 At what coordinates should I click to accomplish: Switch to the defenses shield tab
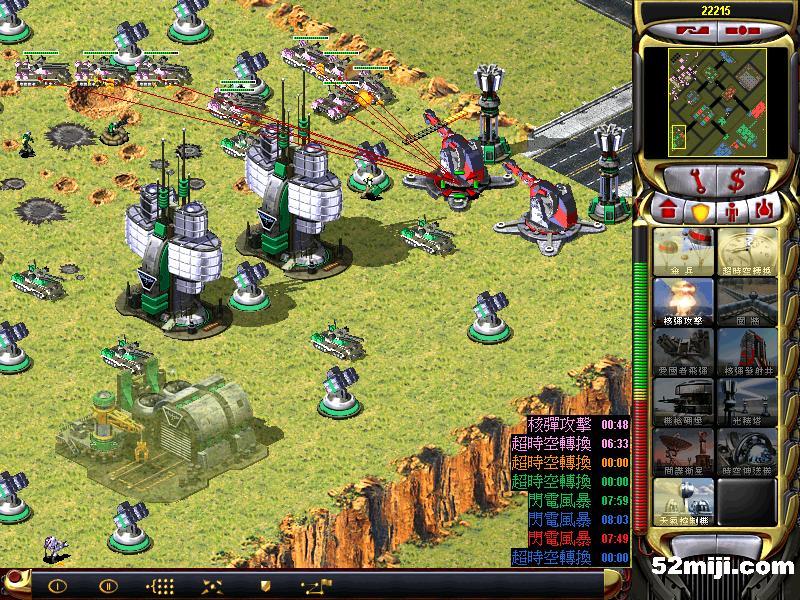[699, 211]
